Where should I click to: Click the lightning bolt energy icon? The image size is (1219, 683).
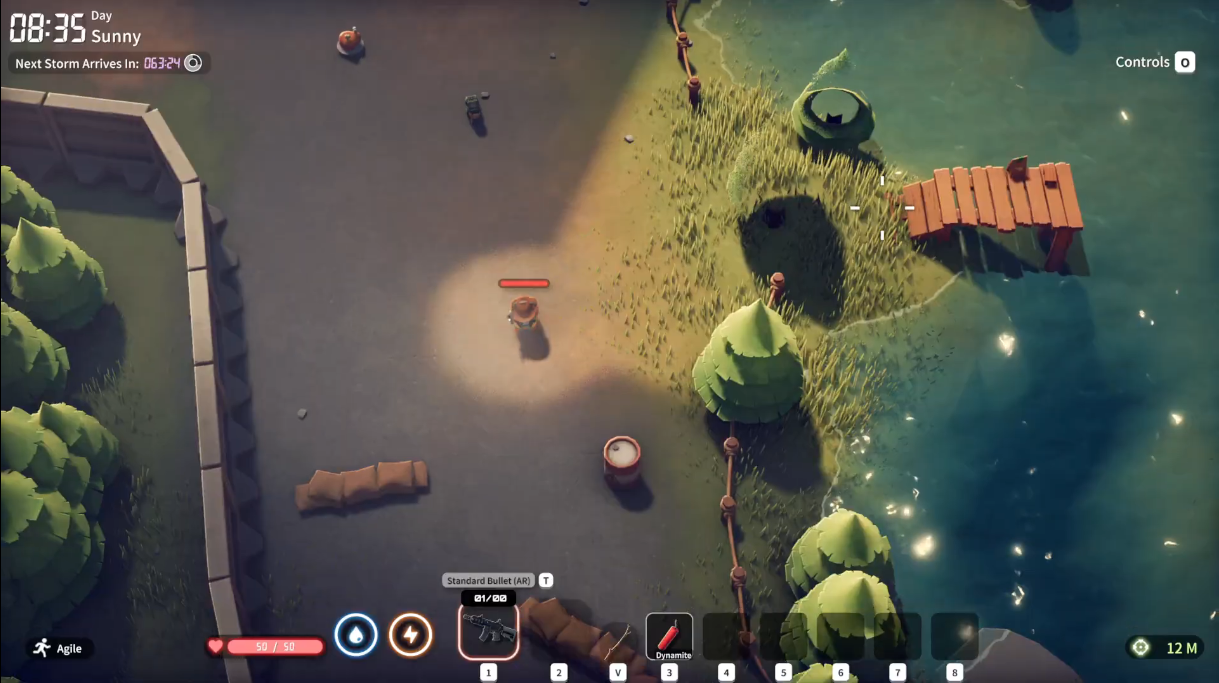(410, 635)
